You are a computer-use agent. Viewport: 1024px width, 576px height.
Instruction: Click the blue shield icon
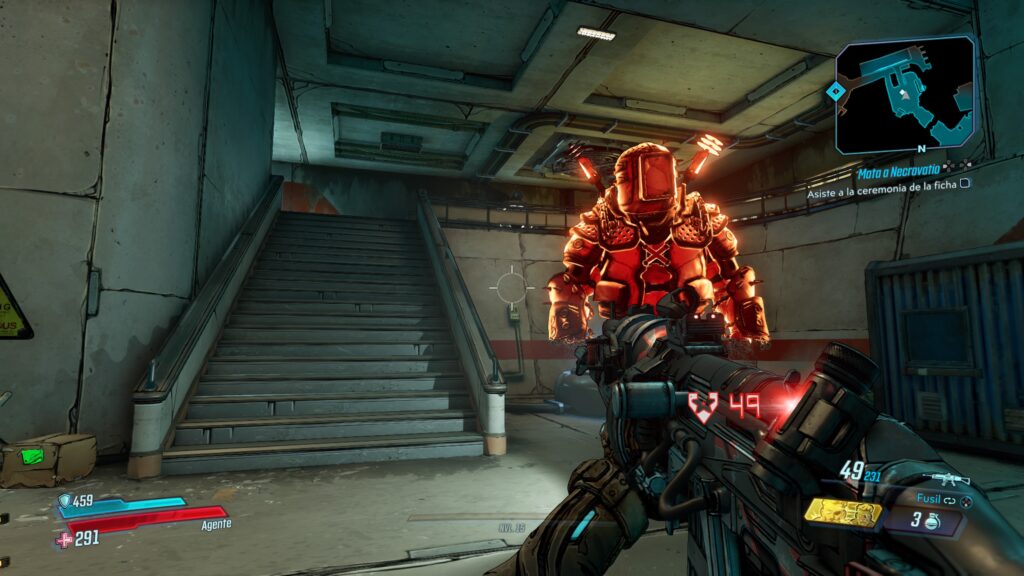click(x=66, y=500)
